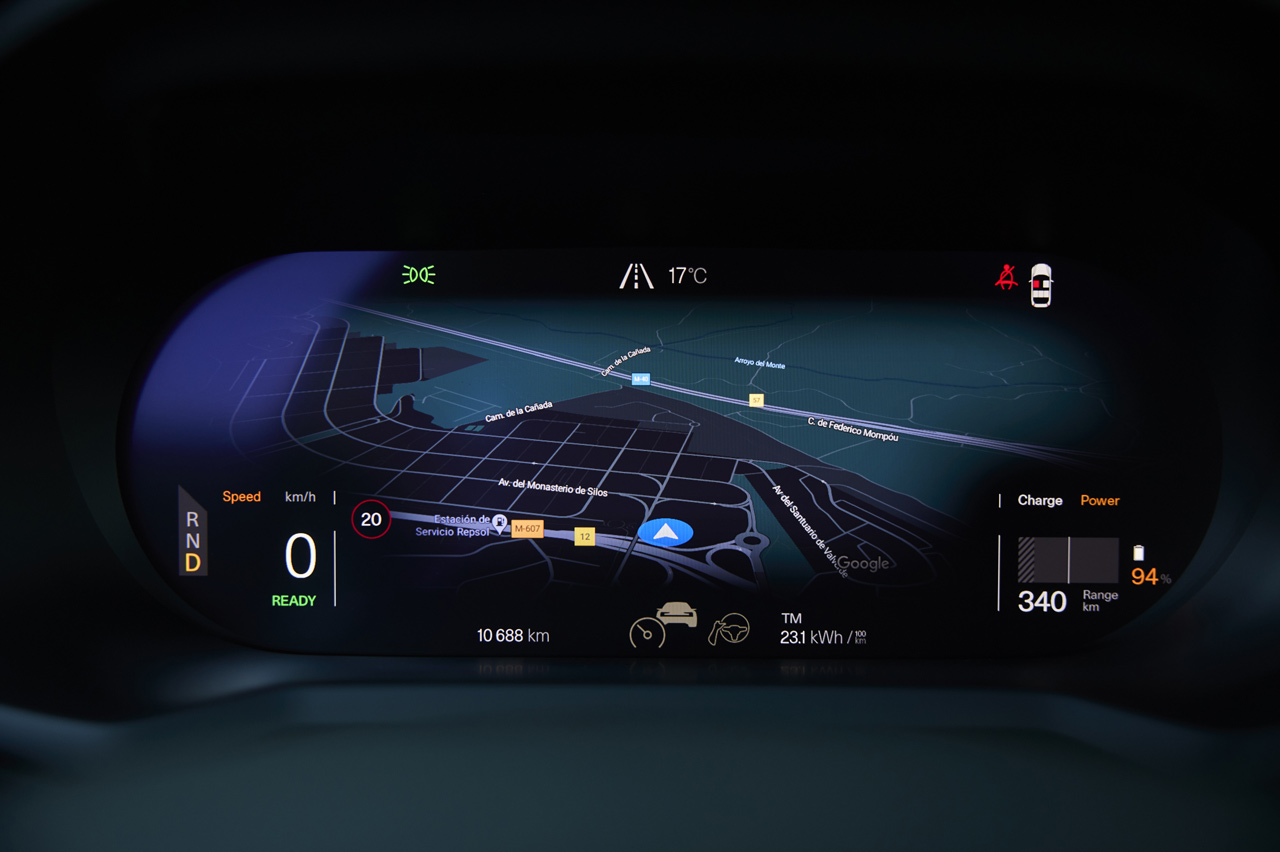The image size is (1280, 852).
Task: Click the green headlight indicator icon
Action: pos(418,275)
